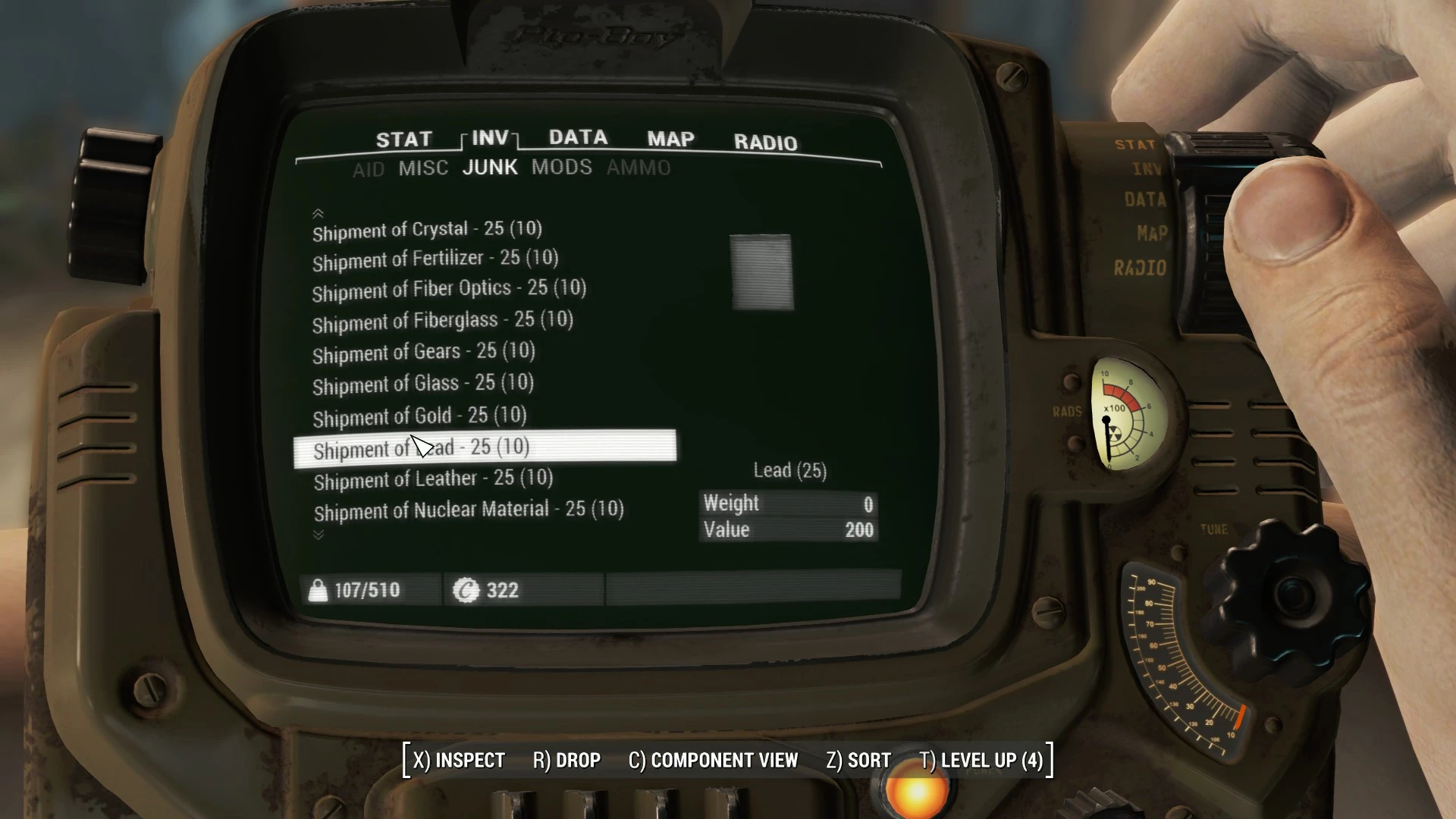Viewport: 1456px width, 819px height.
Task: Open the DATA tab
Action: [578, 137]
